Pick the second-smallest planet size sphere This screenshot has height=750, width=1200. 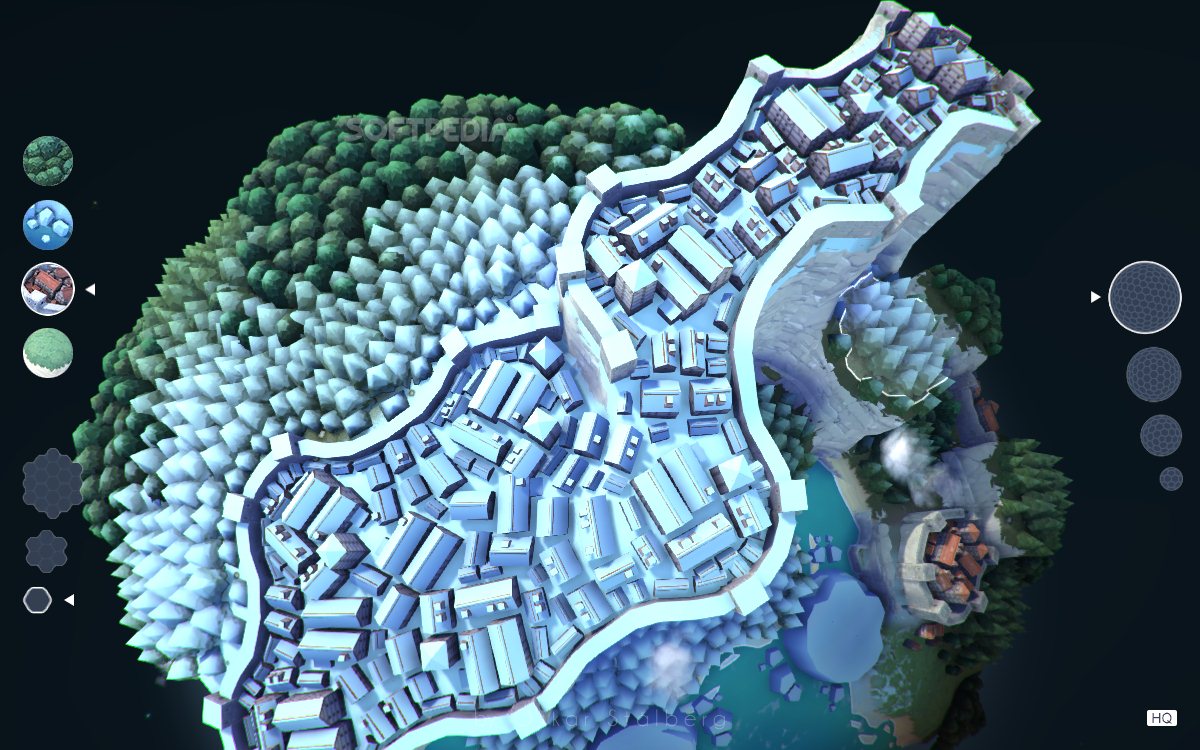(1161, 436)
